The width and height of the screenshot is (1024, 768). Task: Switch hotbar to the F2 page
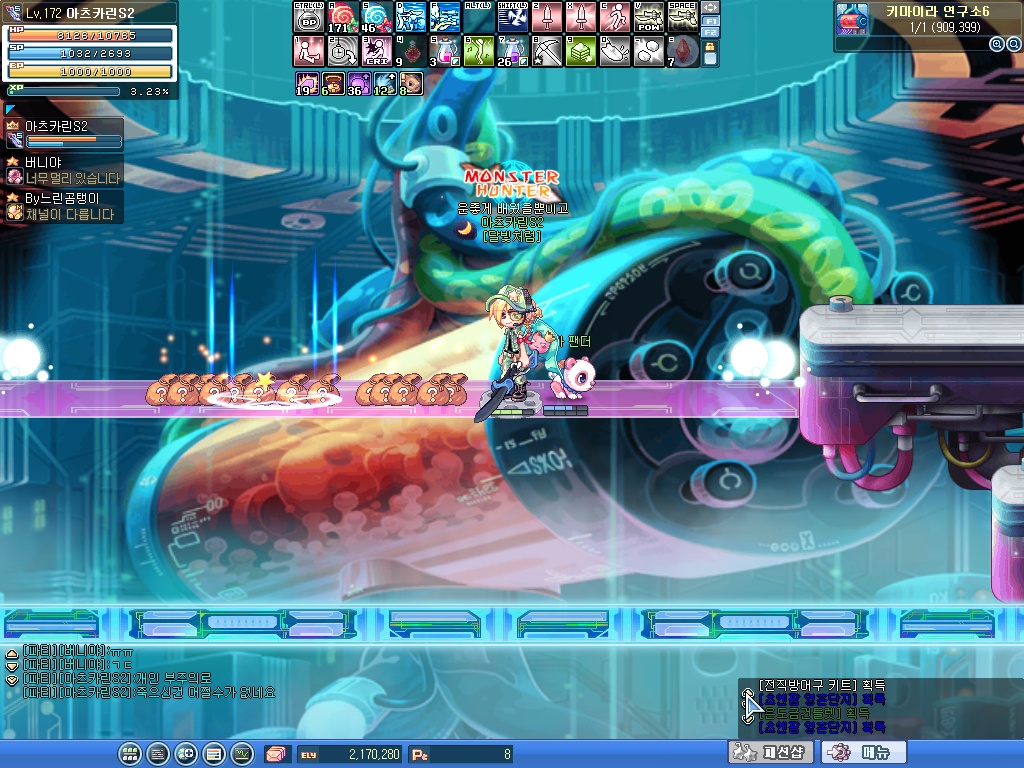(711, 32)
